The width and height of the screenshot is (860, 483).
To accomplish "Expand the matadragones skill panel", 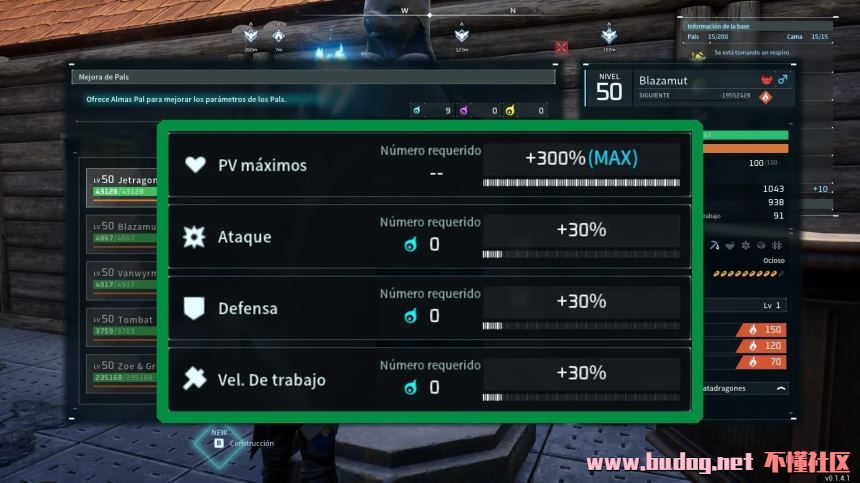I will [x=780, y=387].
